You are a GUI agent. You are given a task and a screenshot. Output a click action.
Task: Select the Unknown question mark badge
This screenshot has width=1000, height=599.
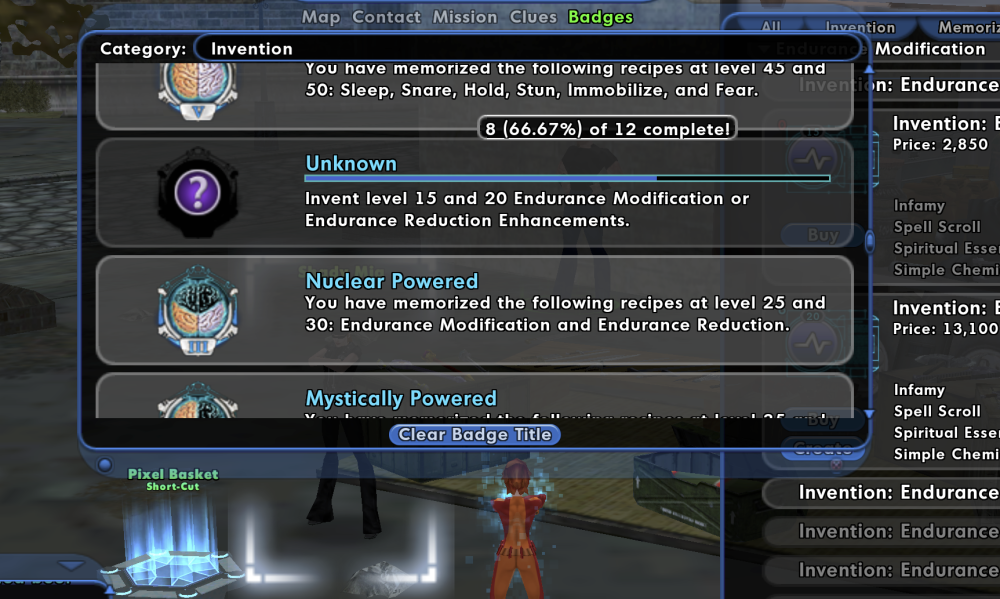[198, 192]
